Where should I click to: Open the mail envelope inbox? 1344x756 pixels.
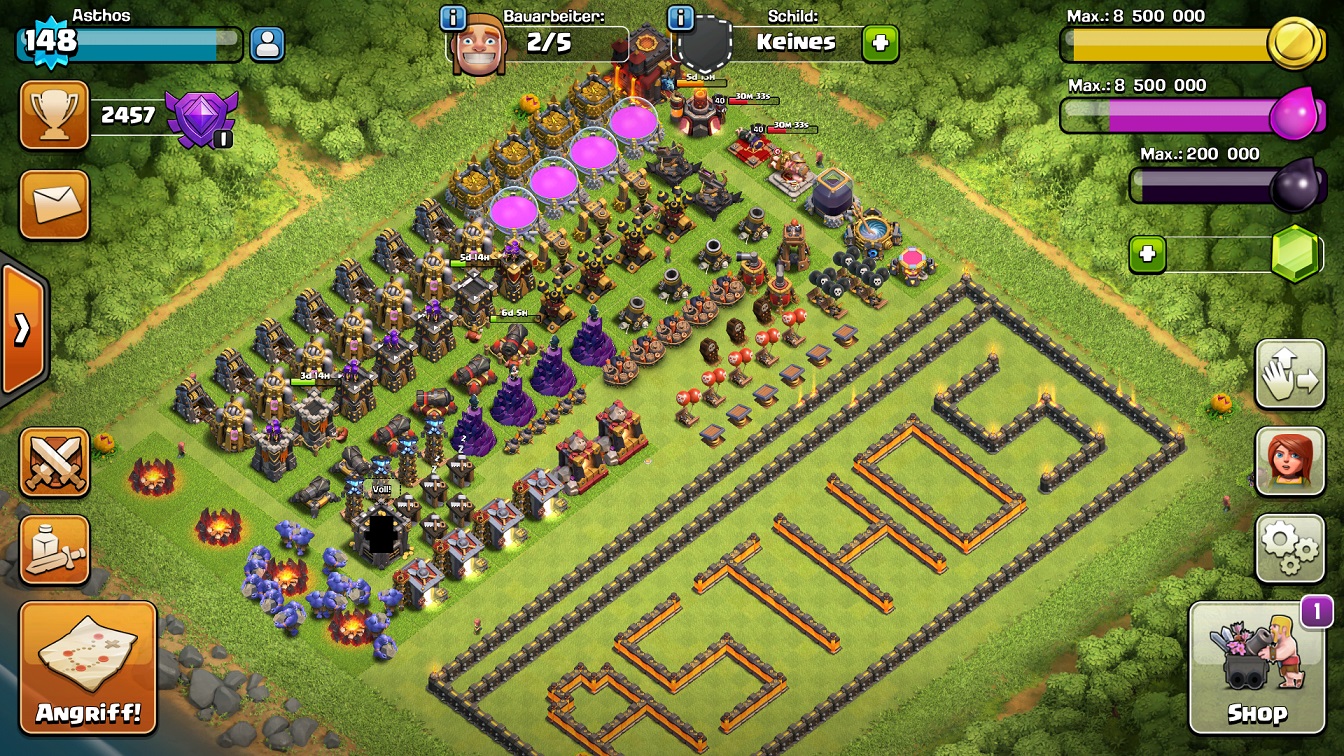point(54,205)
